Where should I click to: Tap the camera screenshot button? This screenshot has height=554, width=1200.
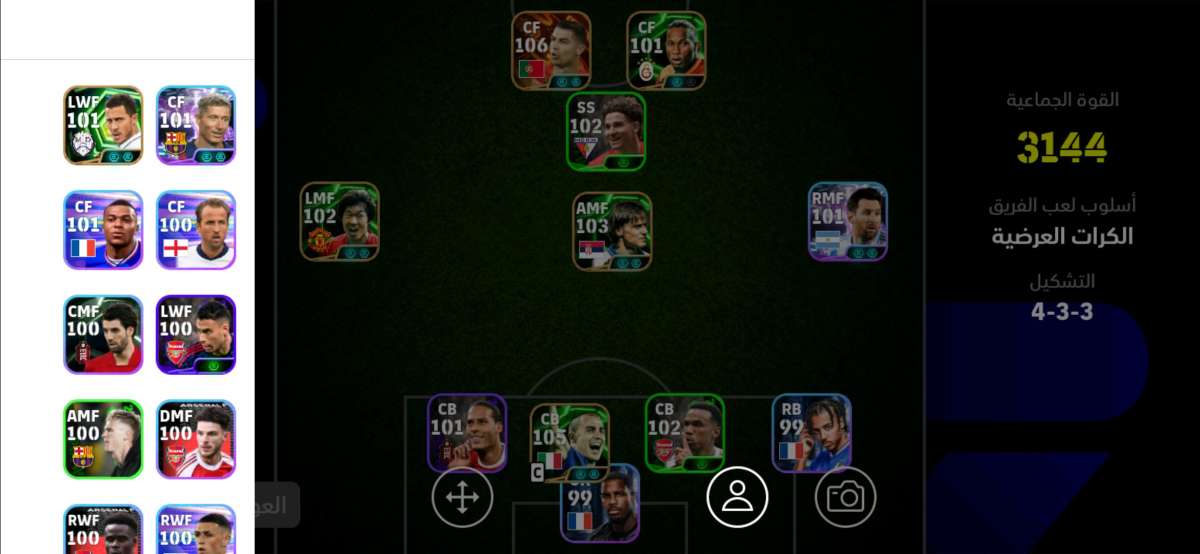(846, 497)
